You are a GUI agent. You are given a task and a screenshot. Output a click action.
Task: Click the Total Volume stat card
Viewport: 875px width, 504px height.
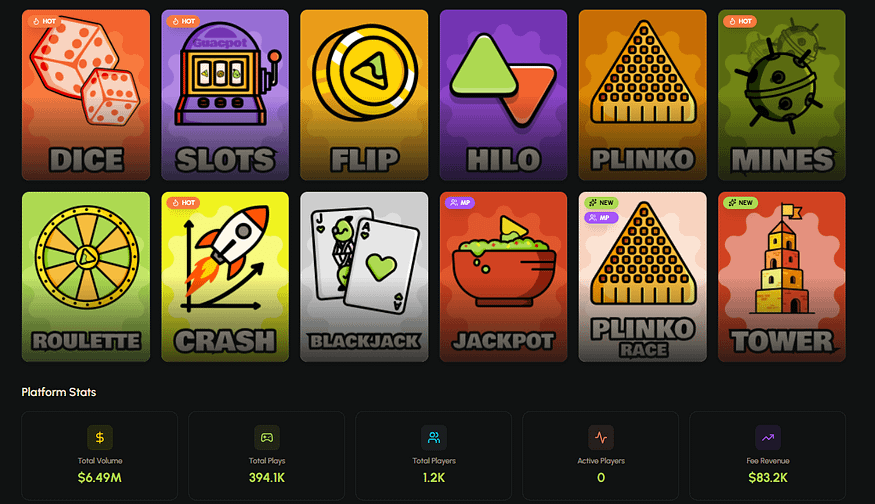pos(99,456)
